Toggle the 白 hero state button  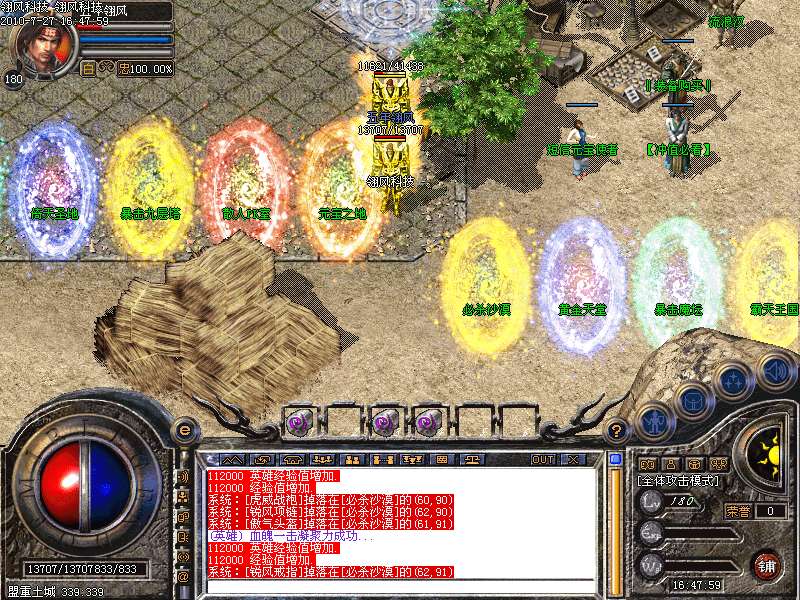click(x=88, y=69)
